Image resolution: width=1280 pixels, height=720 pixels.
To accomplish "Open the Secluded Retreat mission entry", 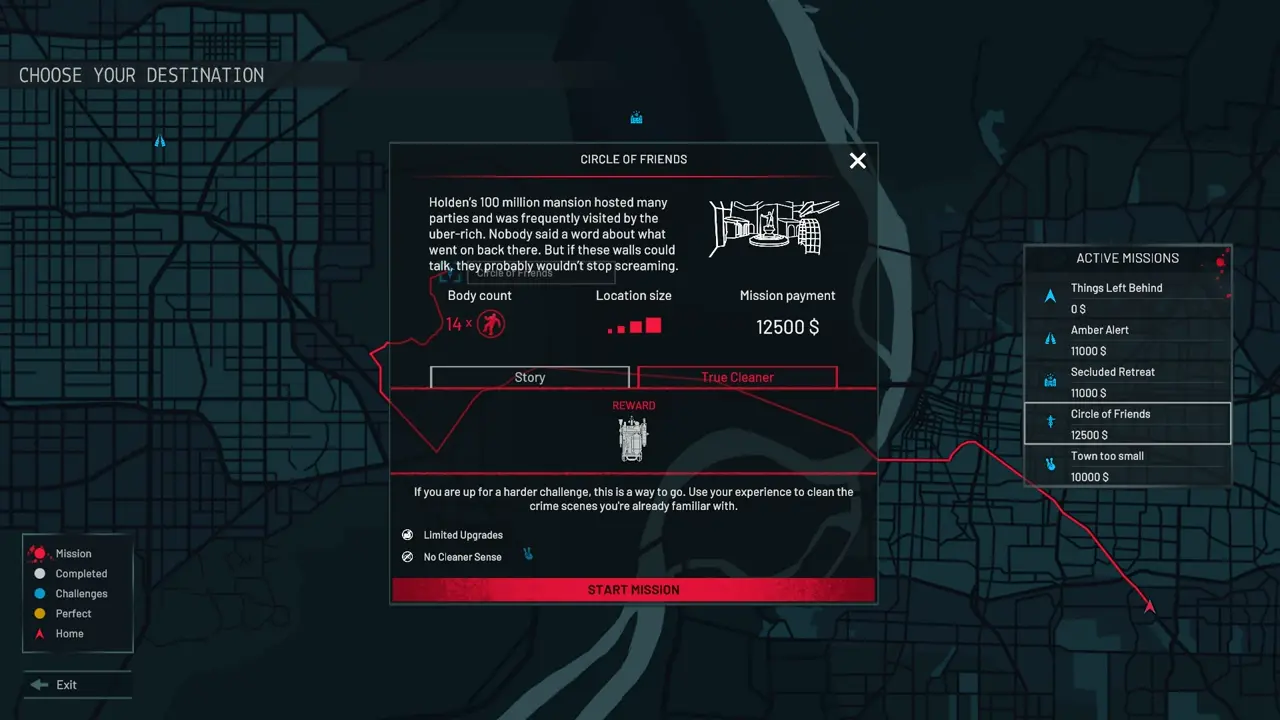I will click(1127, 382).
